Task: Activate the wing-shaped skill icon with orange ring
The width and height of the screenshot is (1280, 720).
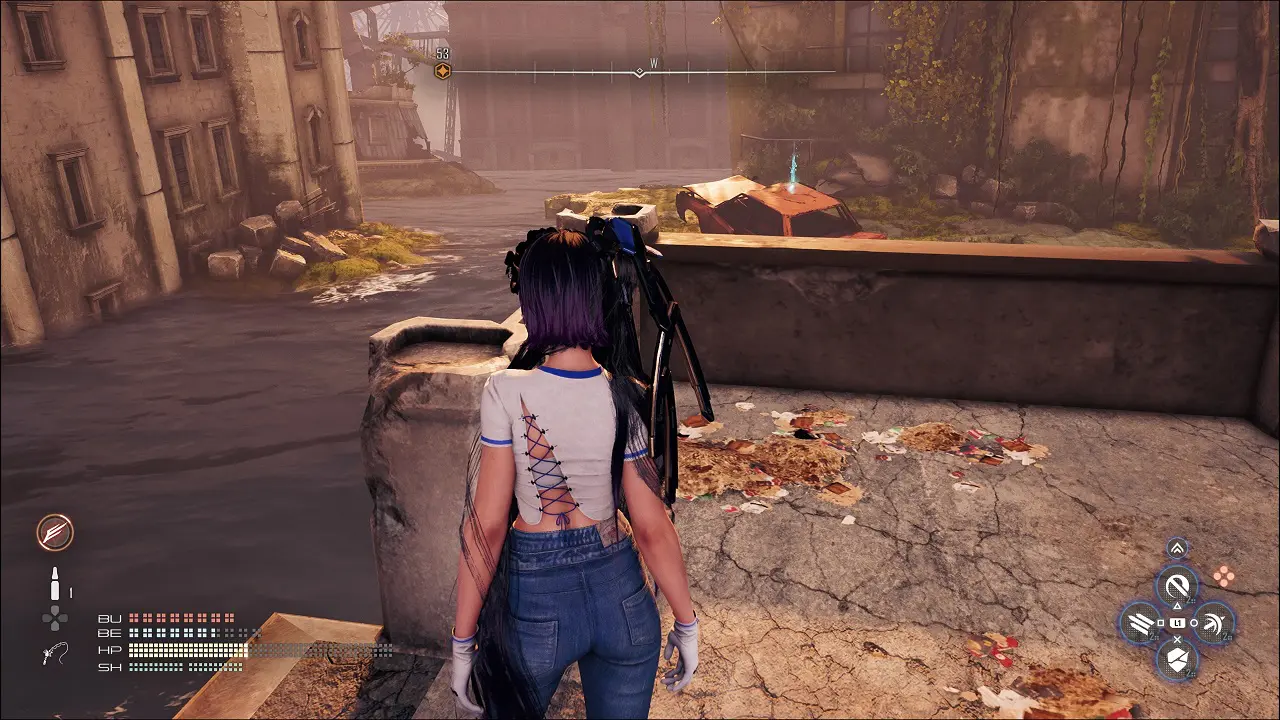Action: (55, 532)
